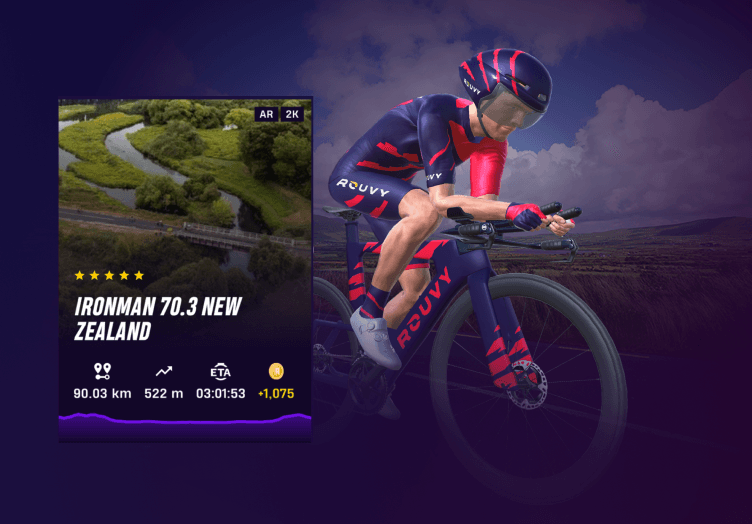Select the Ironman 70.3 New Zealand route card
Screen dimensions: 752x524
[185, 270]
